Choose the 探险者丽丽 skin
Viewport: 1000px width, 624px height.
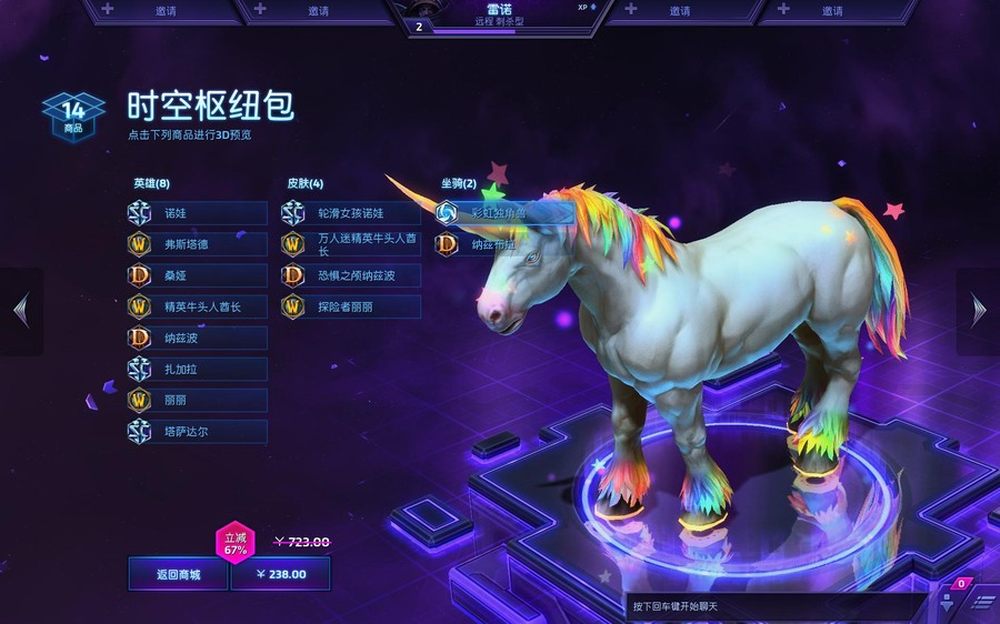352,306
